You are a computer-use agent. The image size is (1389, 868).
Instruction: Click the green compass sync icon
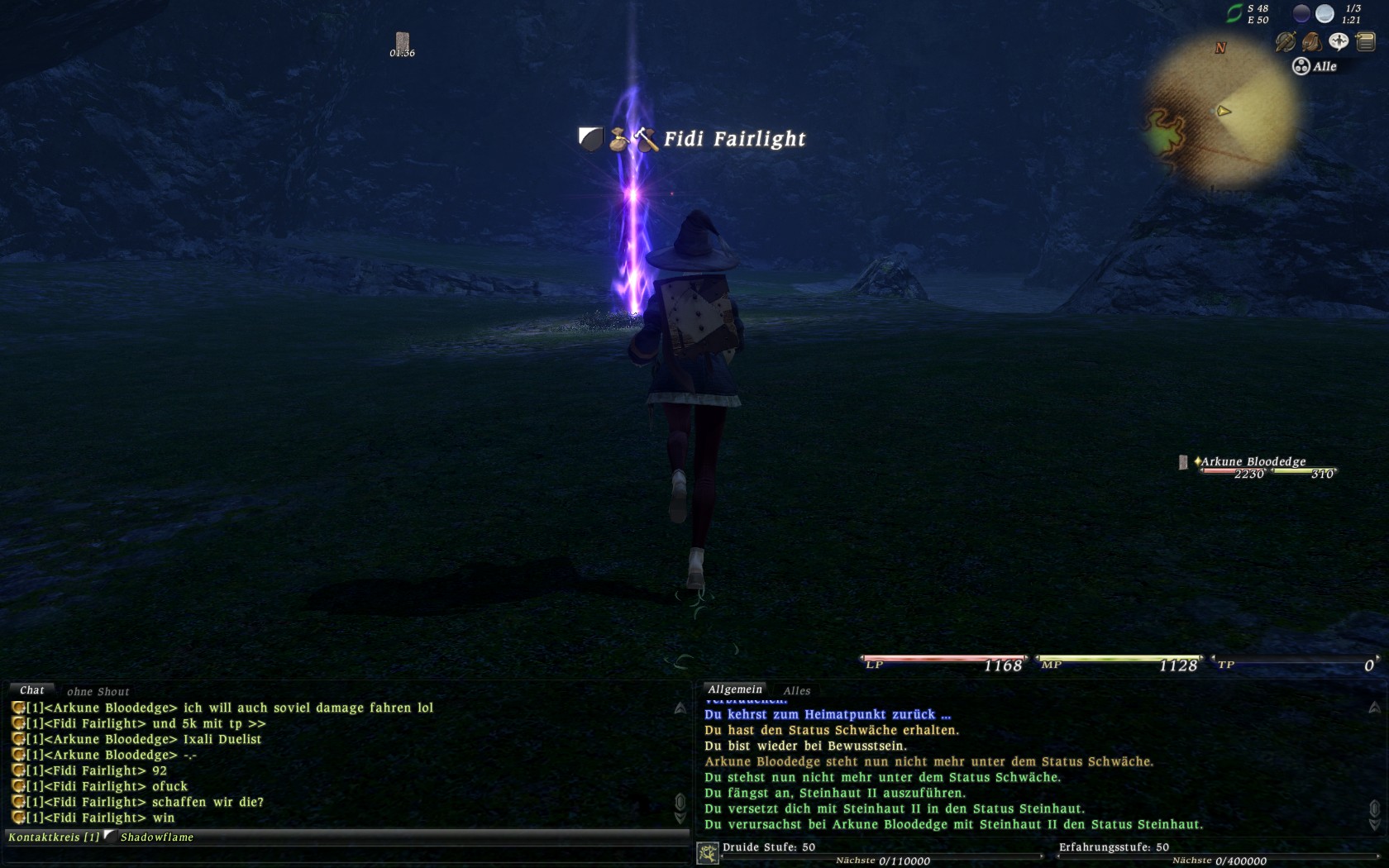click(1234, 13)
